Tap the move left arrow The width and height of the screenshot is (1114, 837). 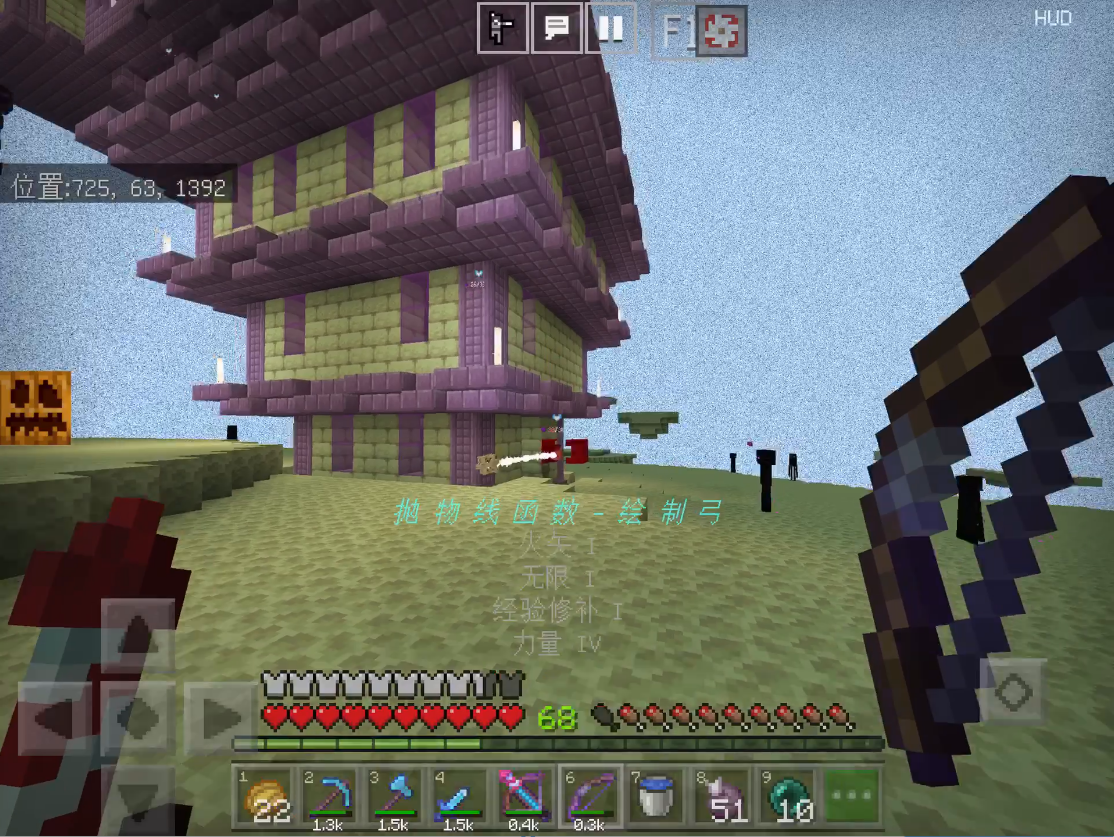(x=54, y=717)
